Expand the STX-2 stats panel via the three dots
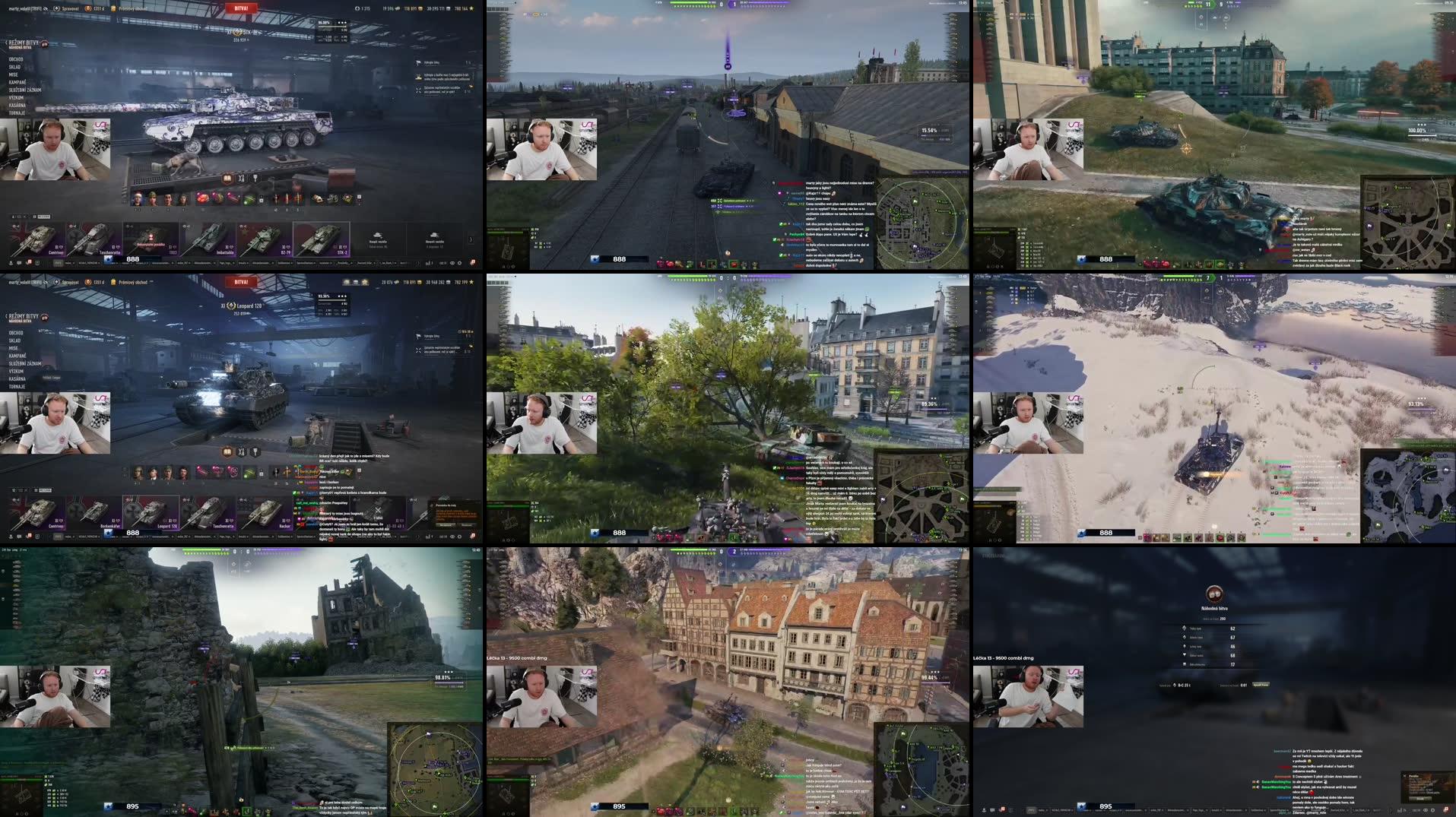 coord(341,23)
